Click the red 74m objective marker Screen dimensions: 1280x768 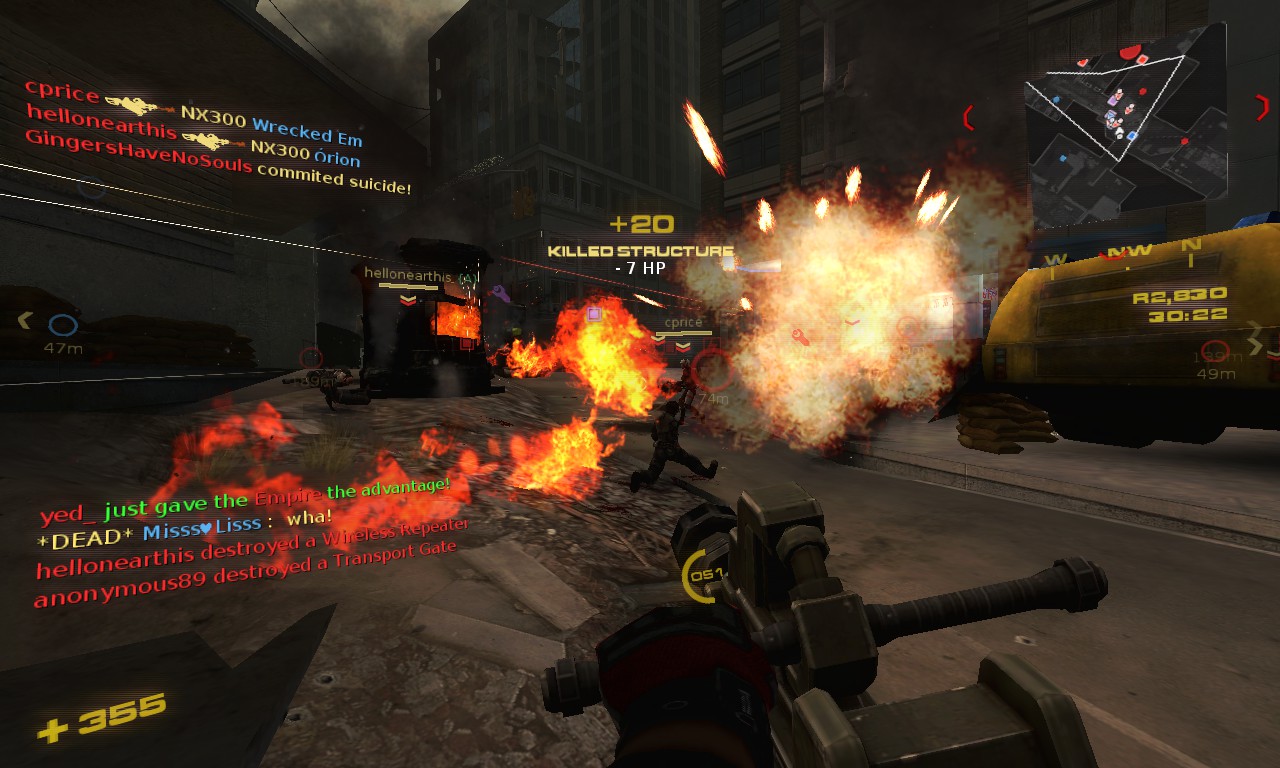(x=712, y=370)
